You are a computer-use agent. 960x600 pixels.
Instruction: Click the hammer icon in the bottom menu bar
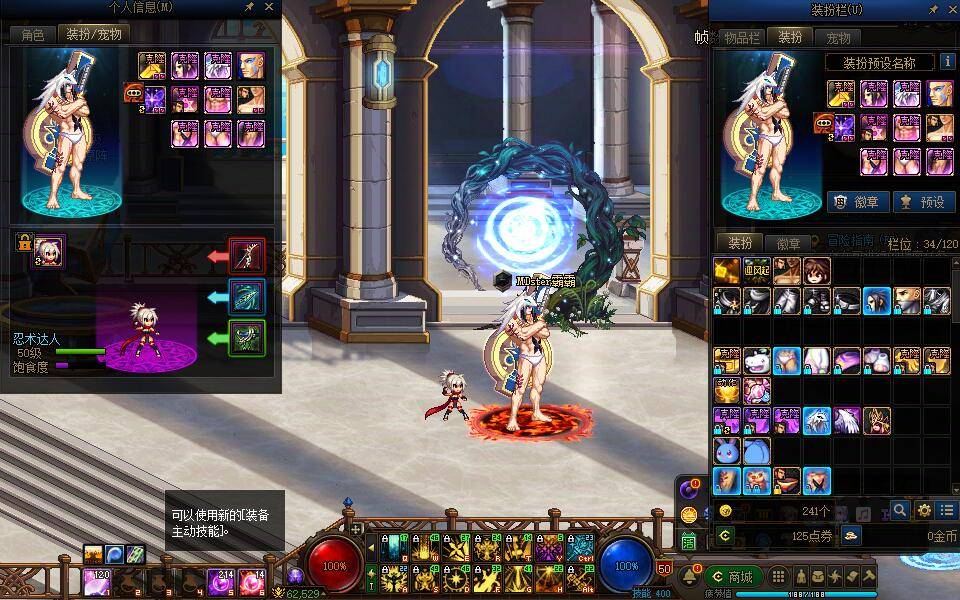coord(869,577)
